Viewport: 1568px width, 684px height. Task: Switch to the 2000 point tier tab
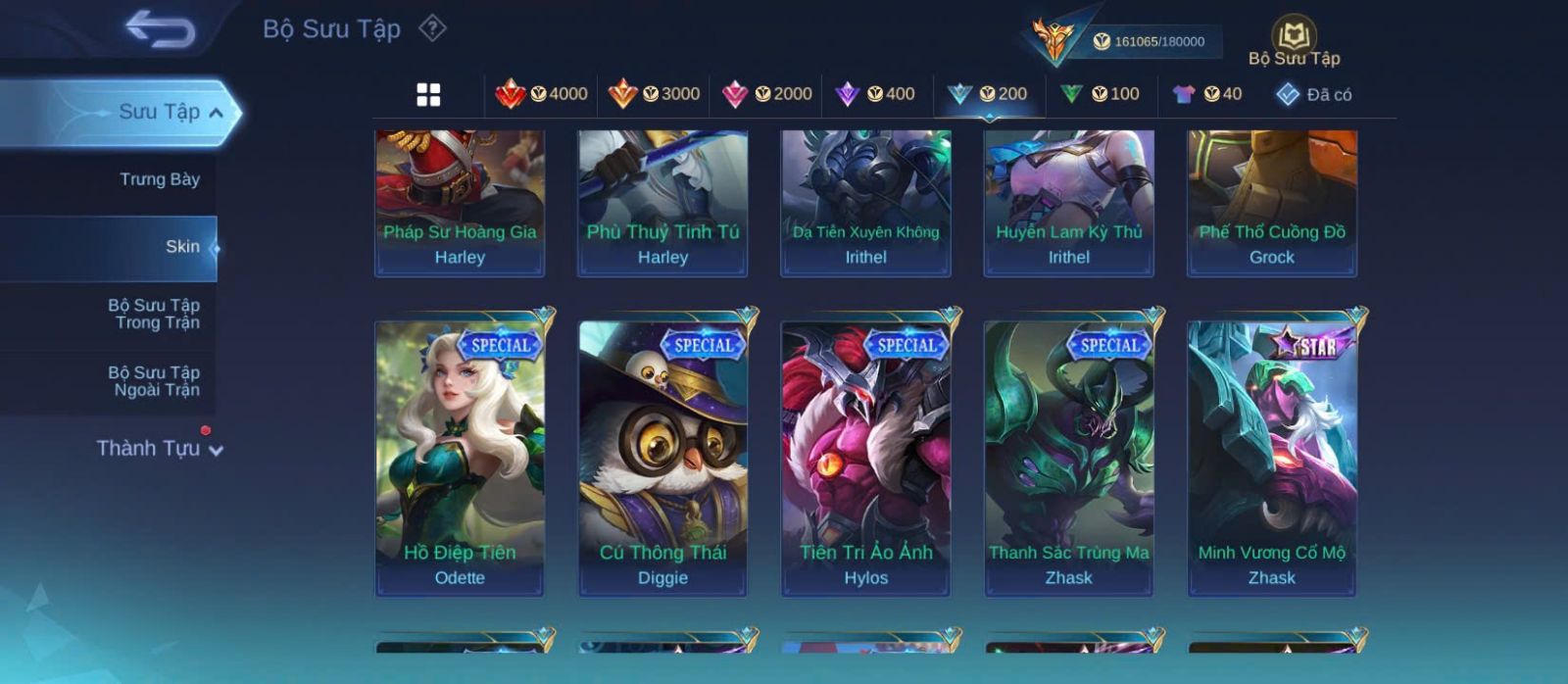click(x=767, y=94)
